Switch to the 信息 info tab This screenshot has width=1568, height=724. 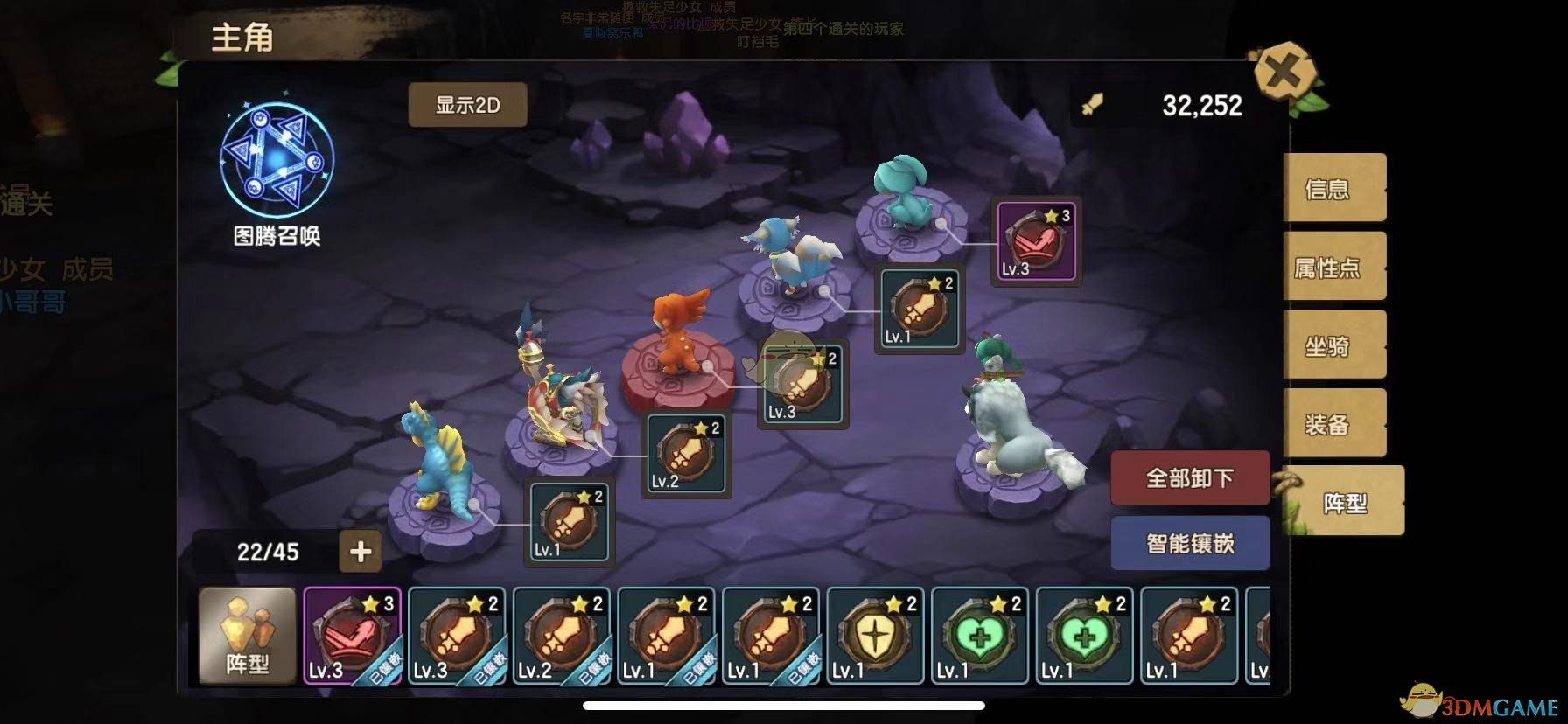1333,187
